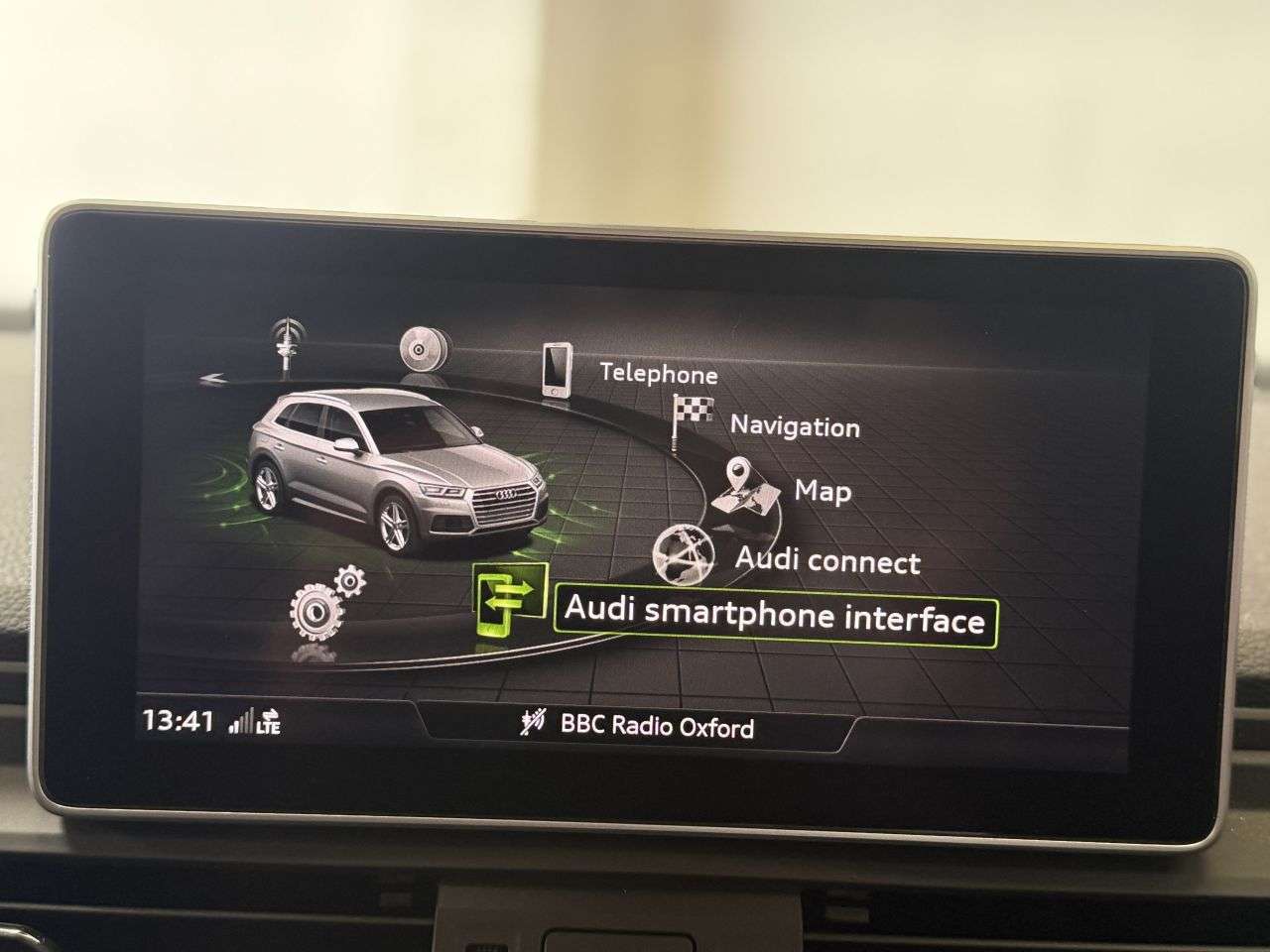This screenshot has width=1270, height=952.
Task: Open Map using the location pin icon
Action: click(x=742, y=479)
